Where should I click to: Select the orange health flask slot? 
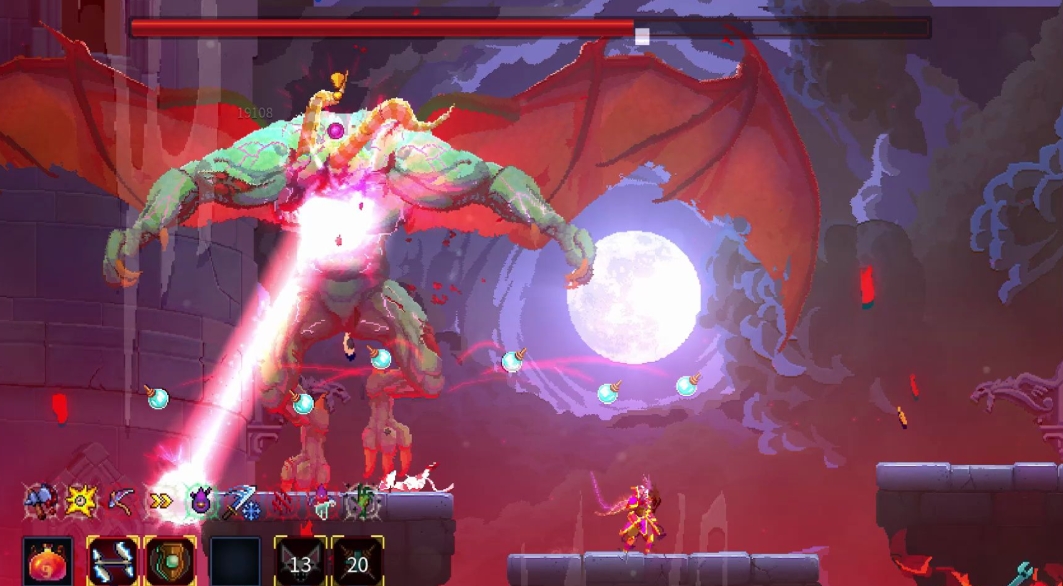click(x=46, y=562)
